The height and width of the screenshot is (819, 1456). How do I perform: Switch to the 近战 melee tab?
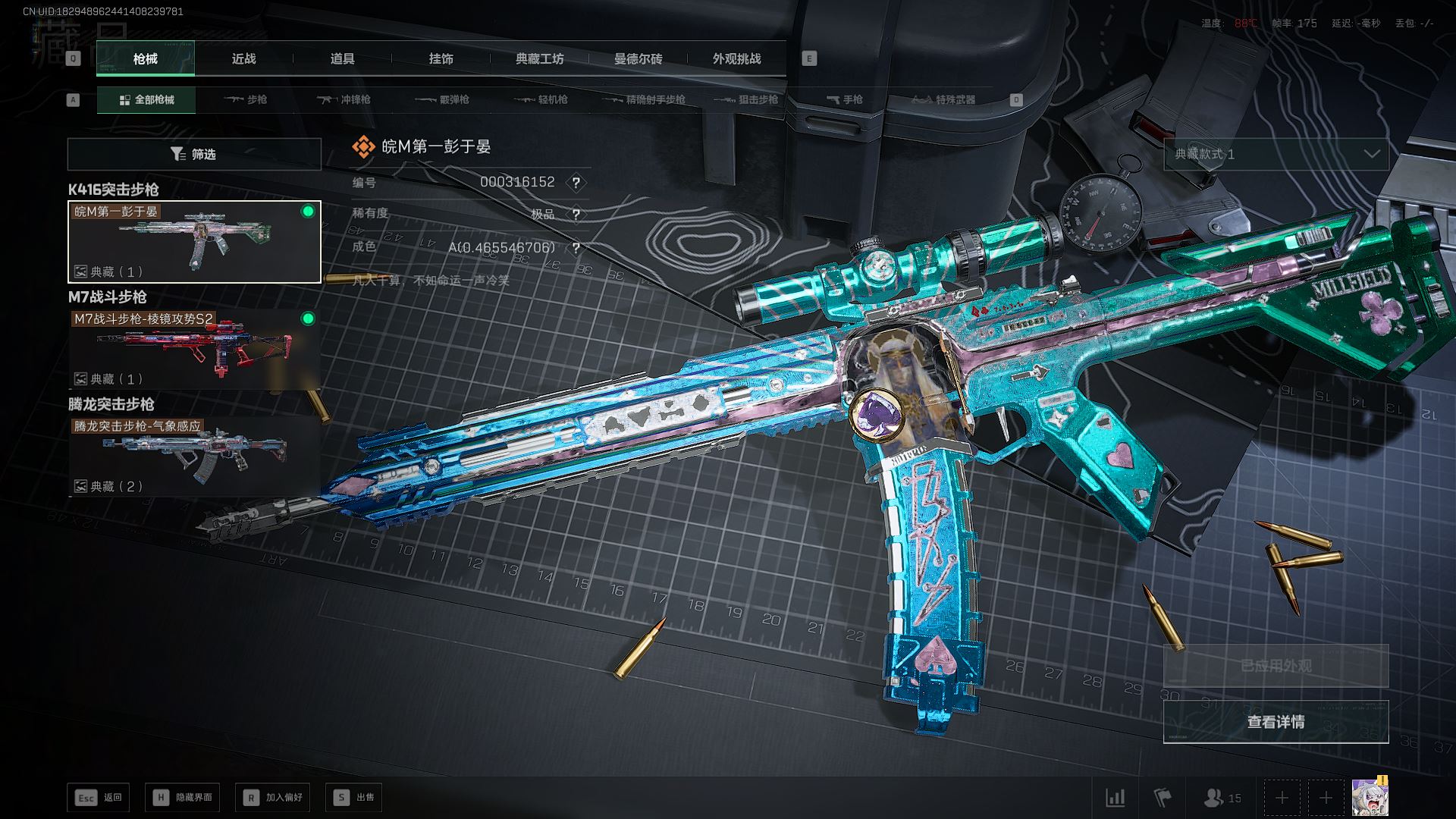[243, 59]
